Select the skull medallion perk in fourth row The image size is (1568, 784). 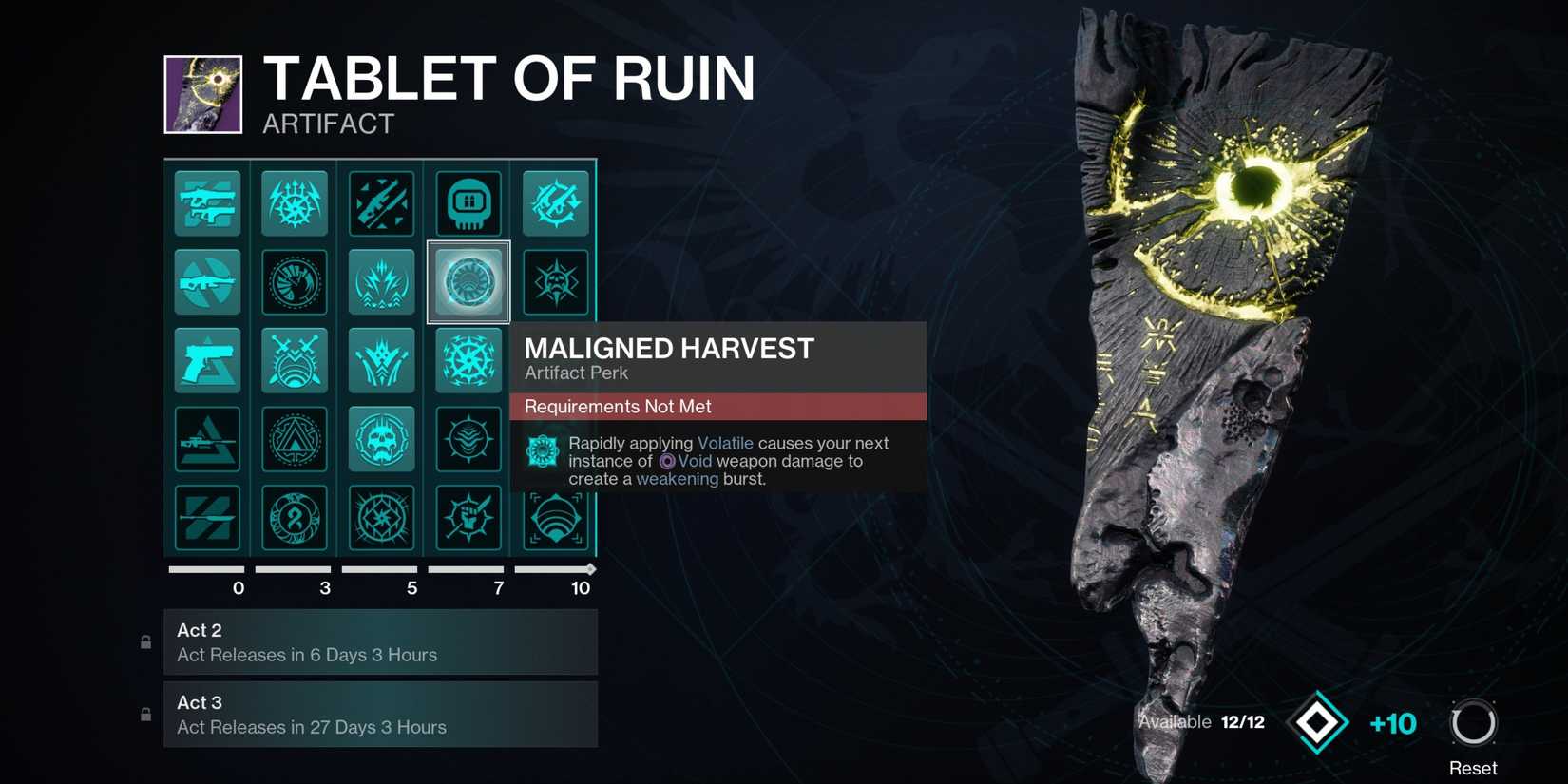[381, 439]
